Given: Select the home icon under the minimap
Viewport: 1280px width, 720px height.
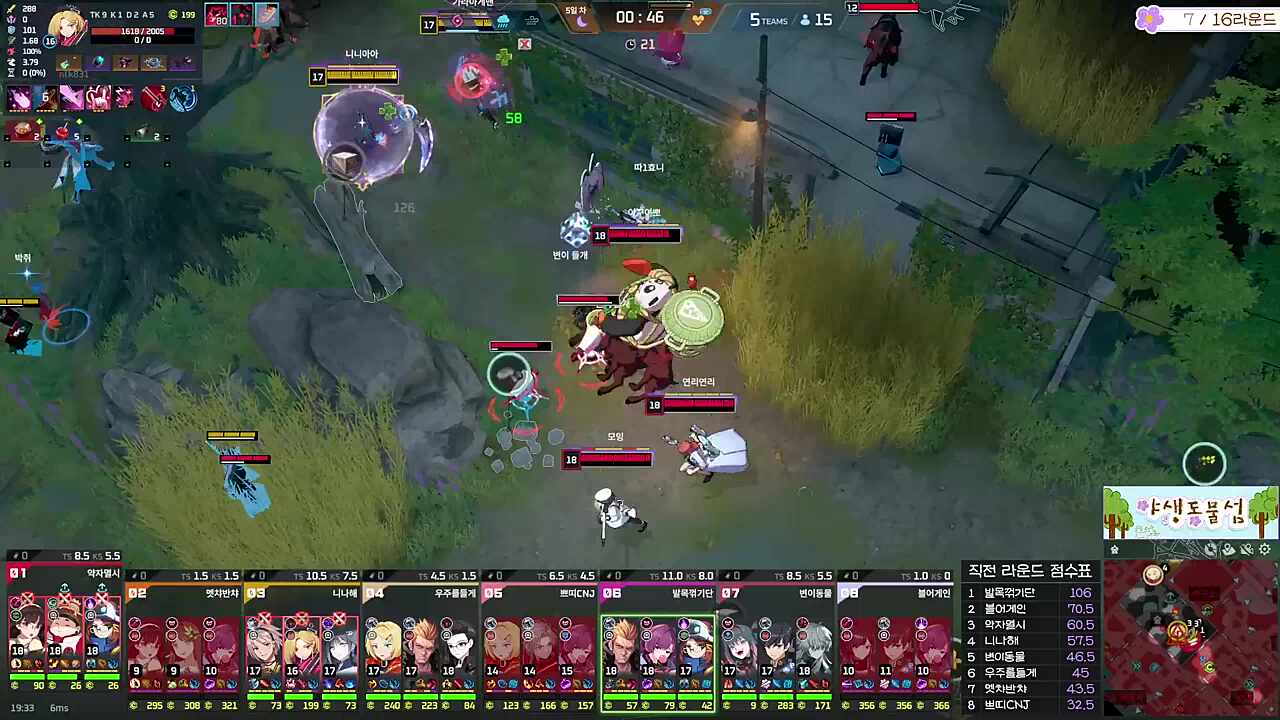Looking at the screenshot, I should point(1115,548).
